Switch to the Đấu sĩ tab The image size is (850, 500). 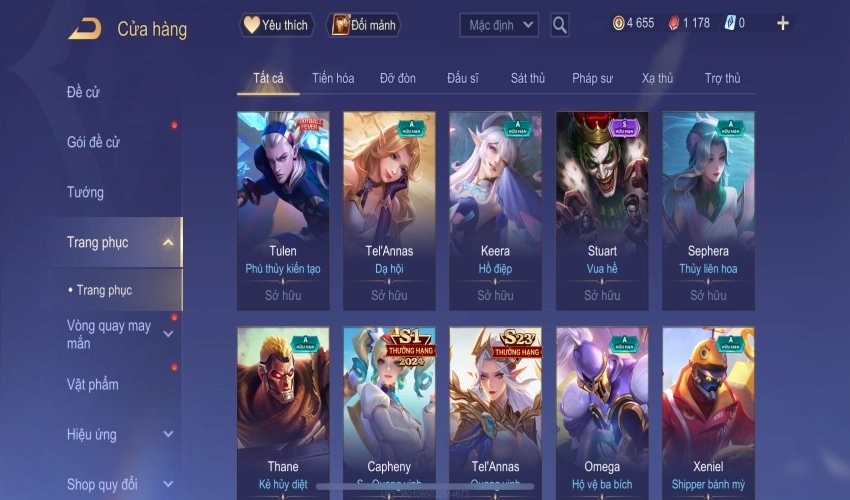point(464,78)
